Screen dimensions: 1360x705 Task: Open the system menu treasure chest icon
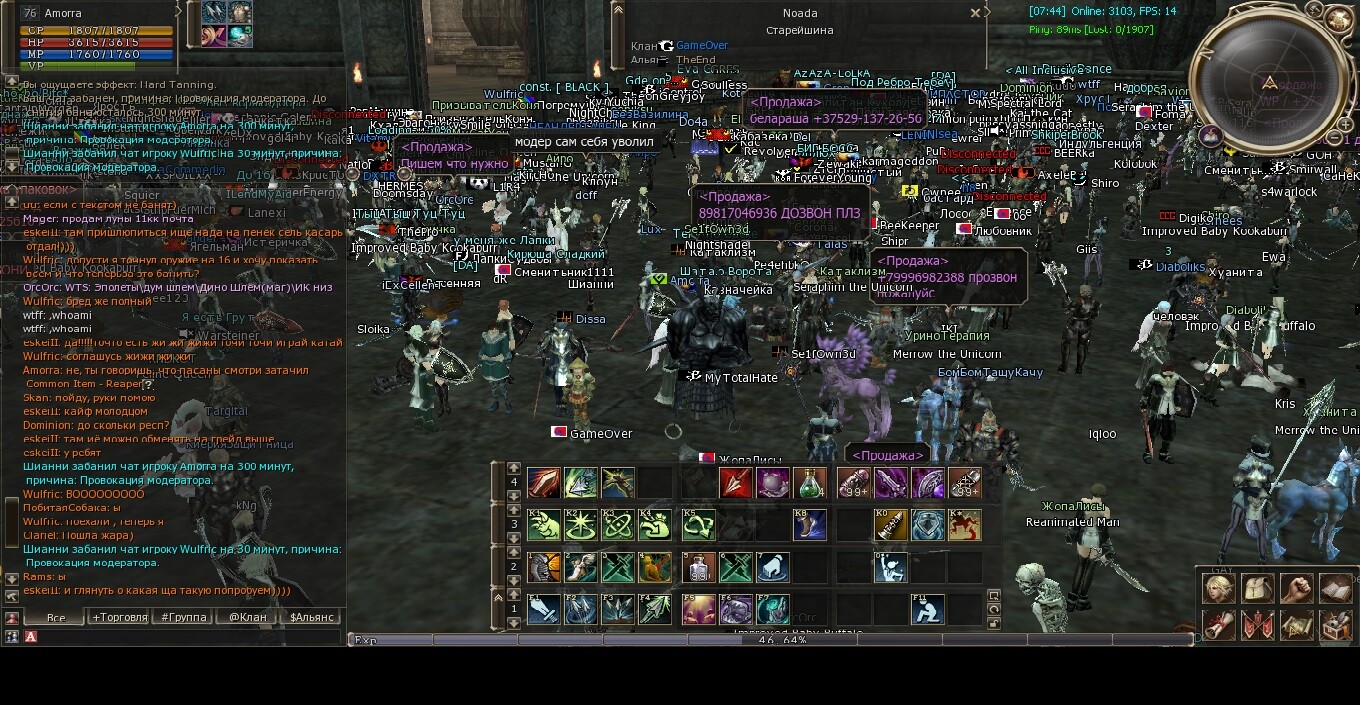point(1335,626)
